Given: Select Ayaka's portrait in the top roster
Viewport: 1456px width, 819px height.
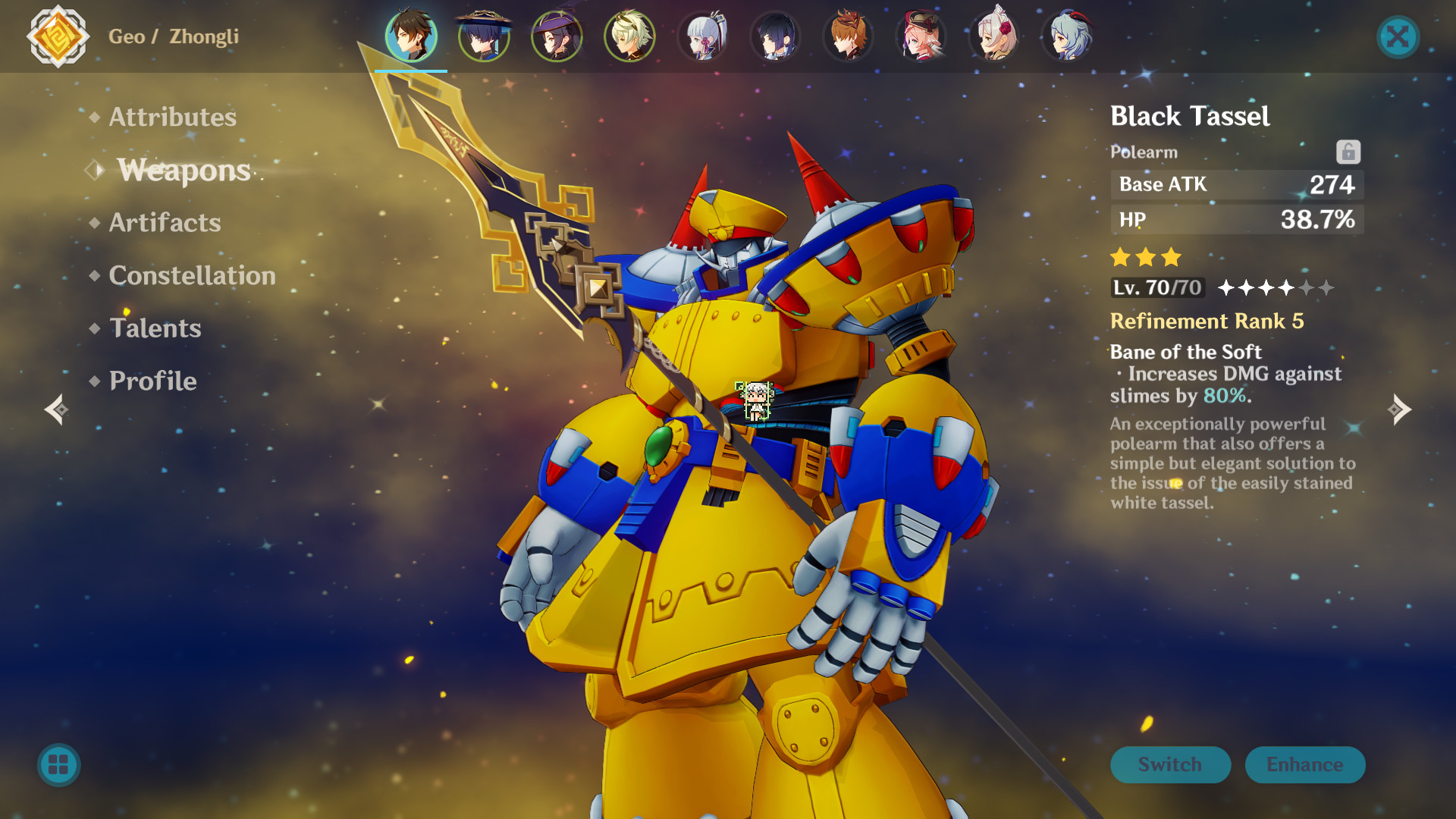Looking at the screenshot, I should [703, 36].
